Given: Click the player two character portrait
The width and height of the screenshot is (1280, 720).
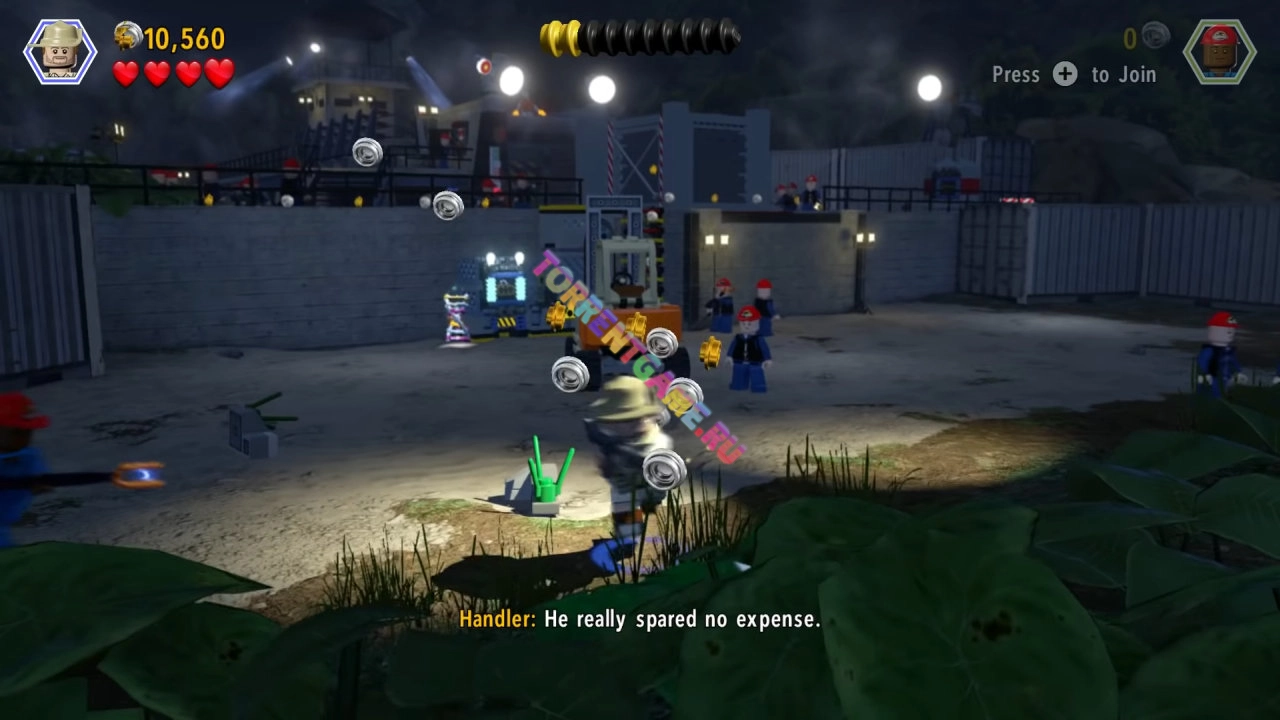Looking at the screenshot, I should pyautogui.click(x=1219, y=51).
